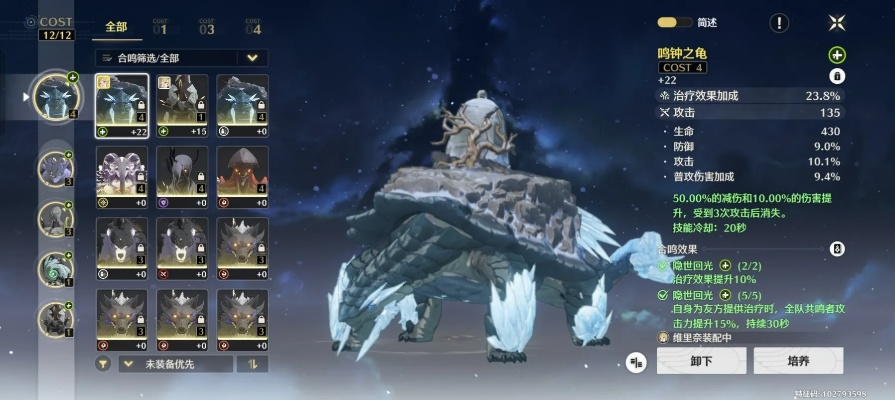Close the echo screen with the X
This screenshot has height=400, width=895.
(837, 22)
